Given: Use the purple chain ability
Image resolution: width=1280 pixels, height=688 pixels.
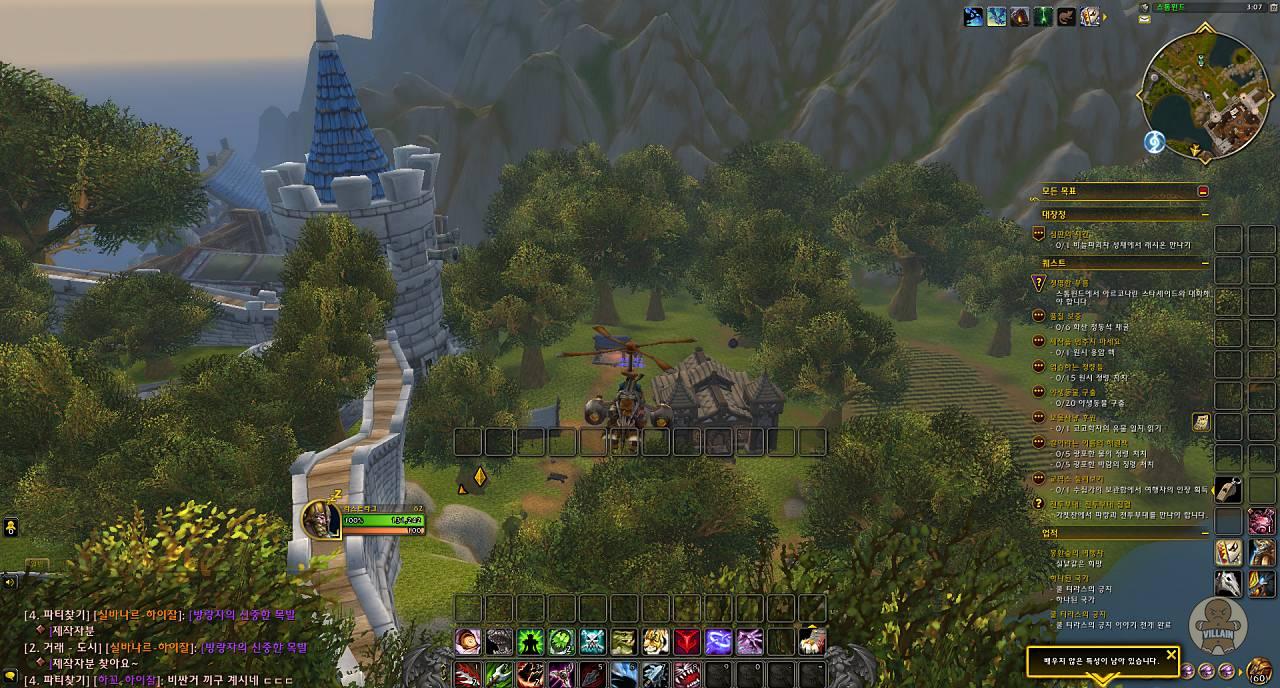Looking at the screenshot, I should click(718, 641).
